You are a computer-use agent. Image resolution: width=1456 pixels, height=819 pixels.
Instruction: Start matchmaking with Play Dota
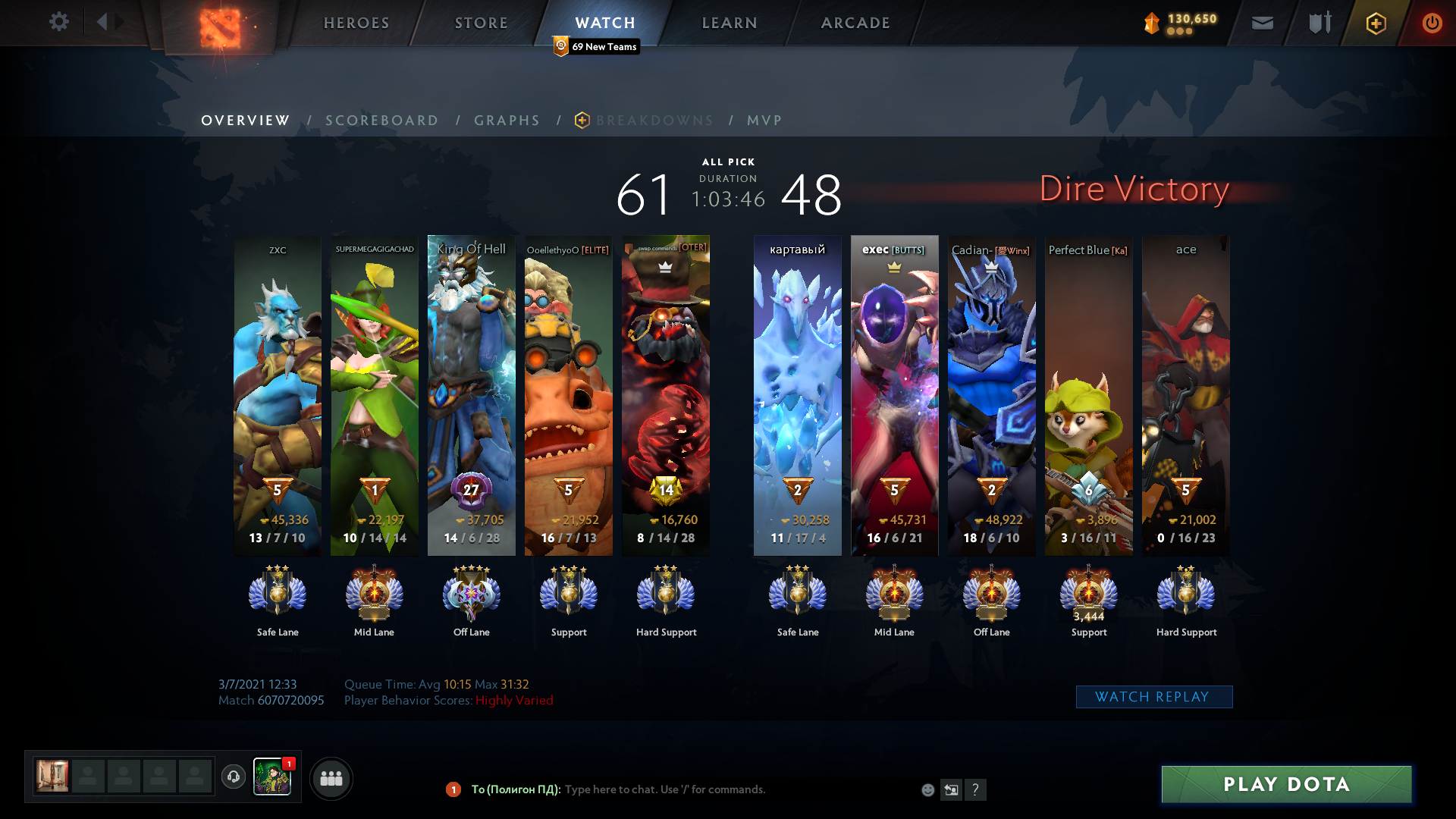point(1286,784)
